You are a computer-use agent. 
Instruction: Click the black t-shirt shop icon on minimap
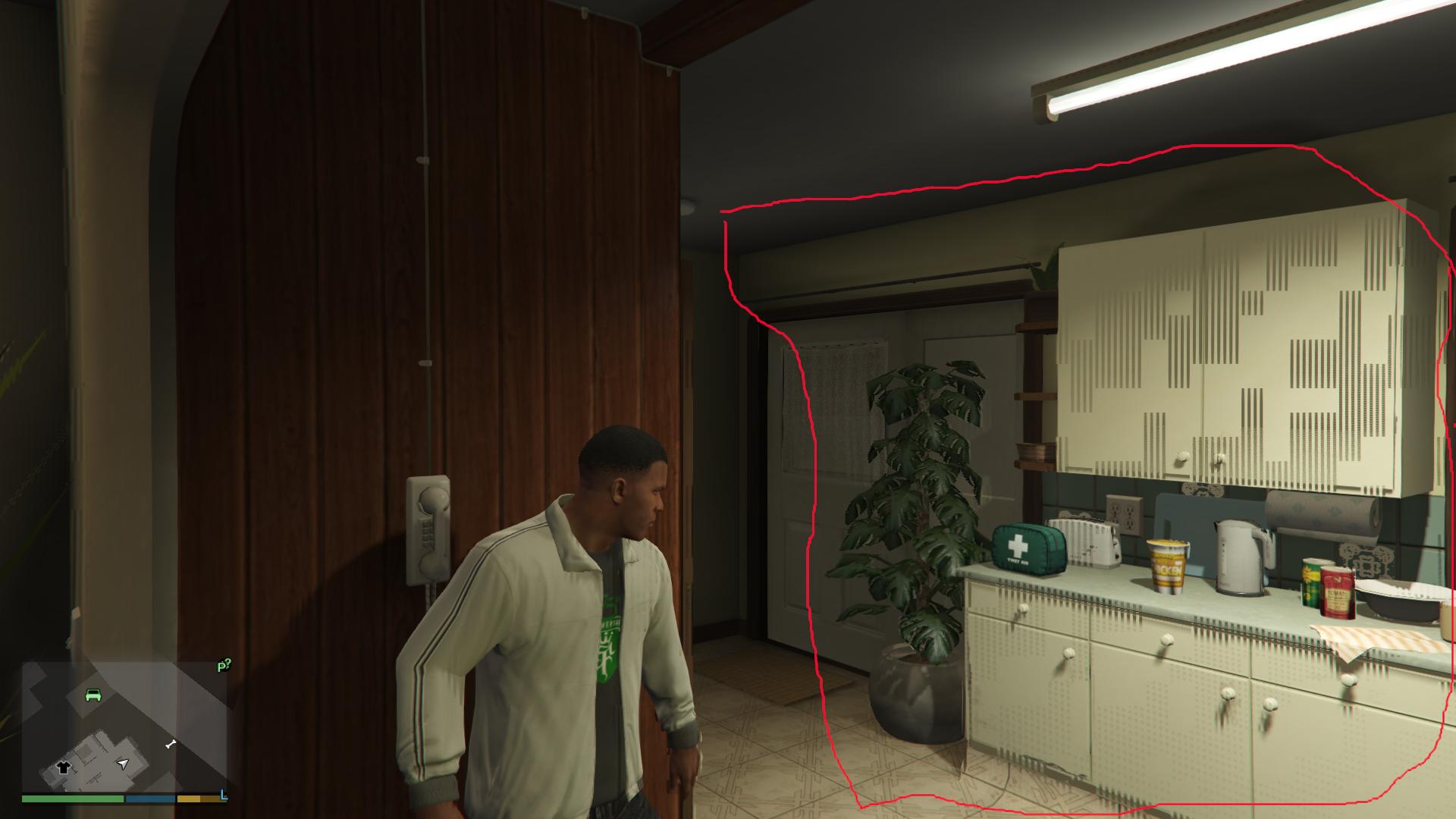click(63, 768)
